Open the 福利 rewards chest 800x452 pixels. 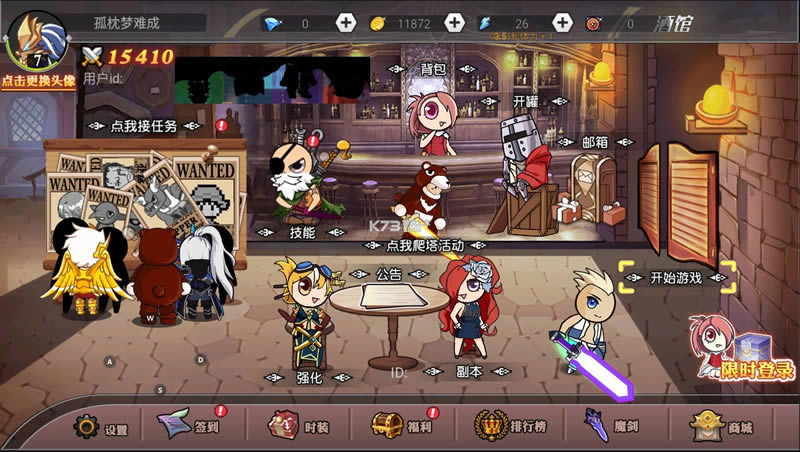(x=401, y=427)
